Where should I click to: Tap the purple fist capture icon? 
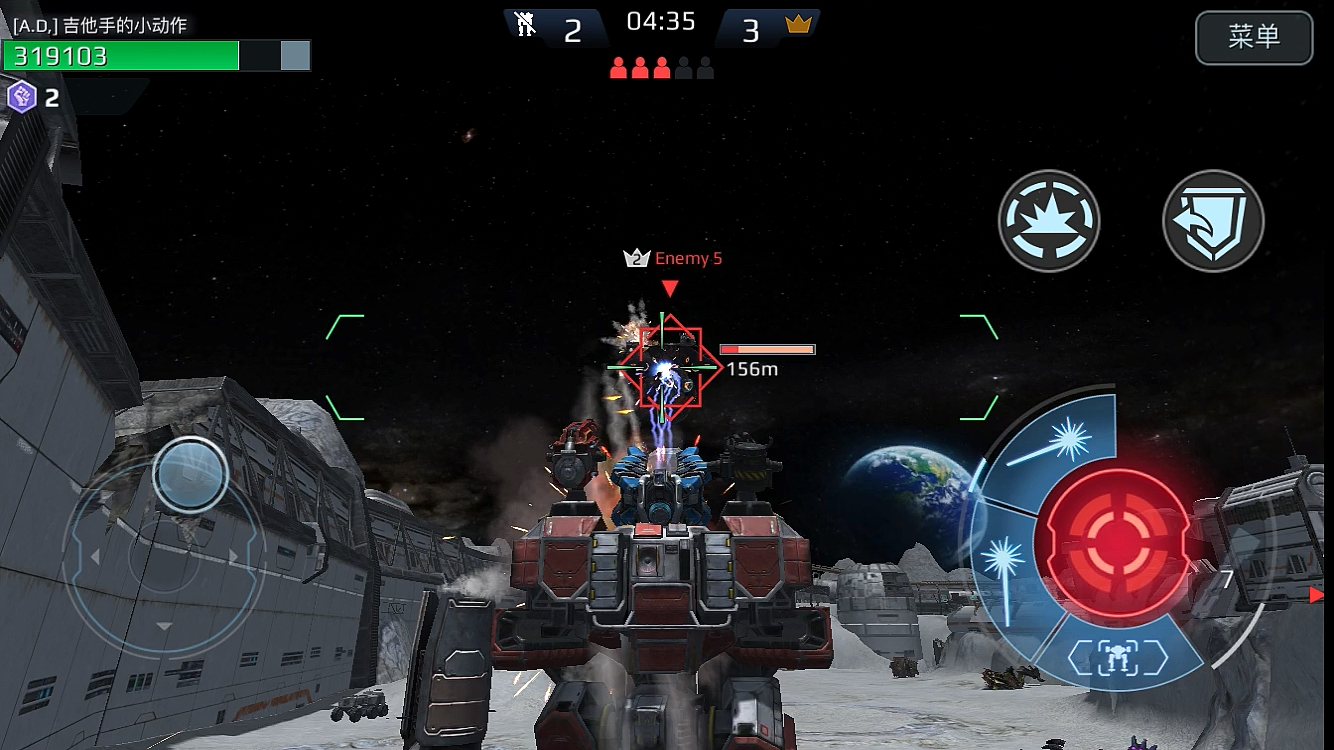(22, 97)
